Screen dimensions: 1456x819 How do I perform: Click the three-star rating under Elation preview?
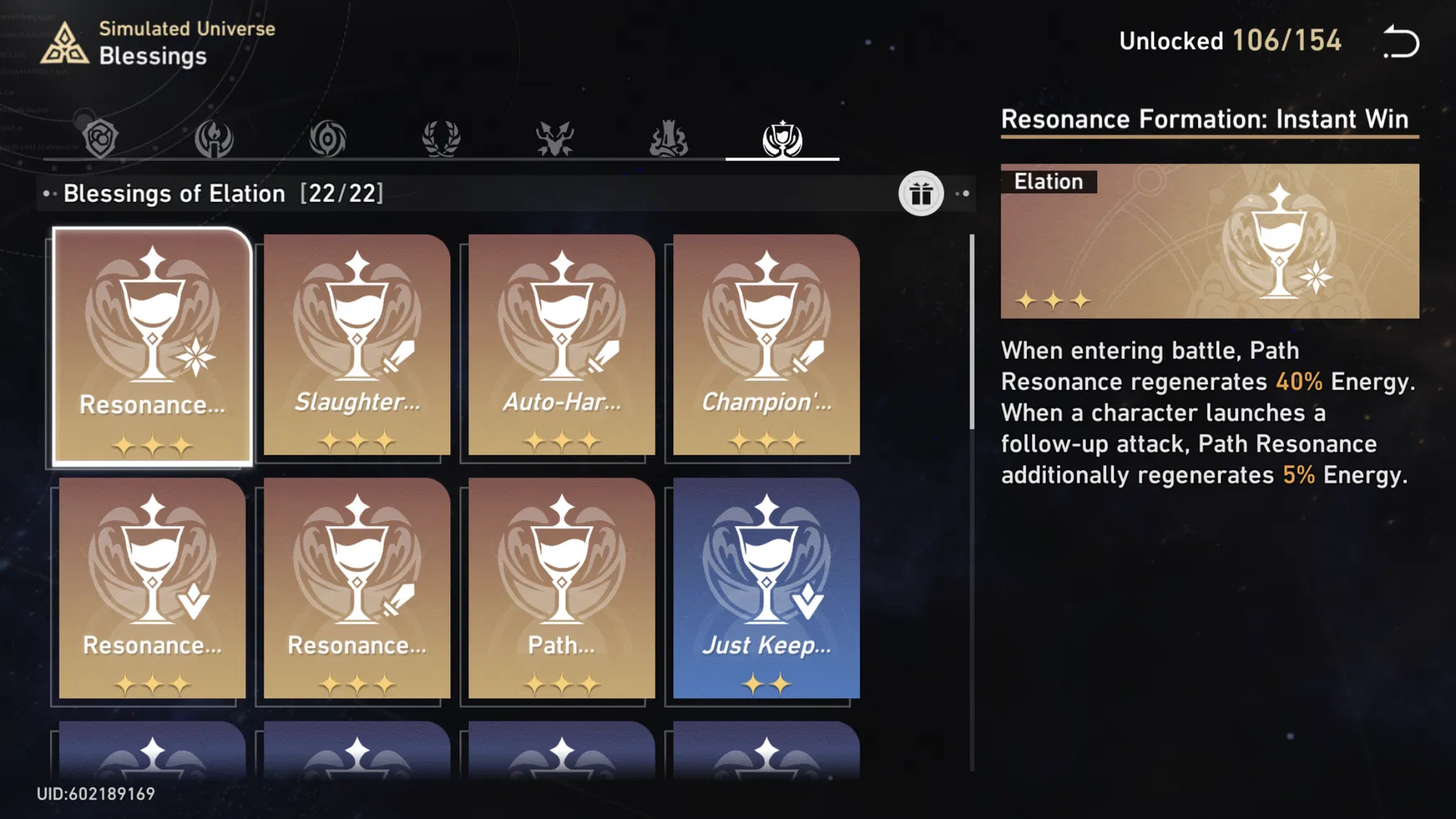click(1055, 301)
